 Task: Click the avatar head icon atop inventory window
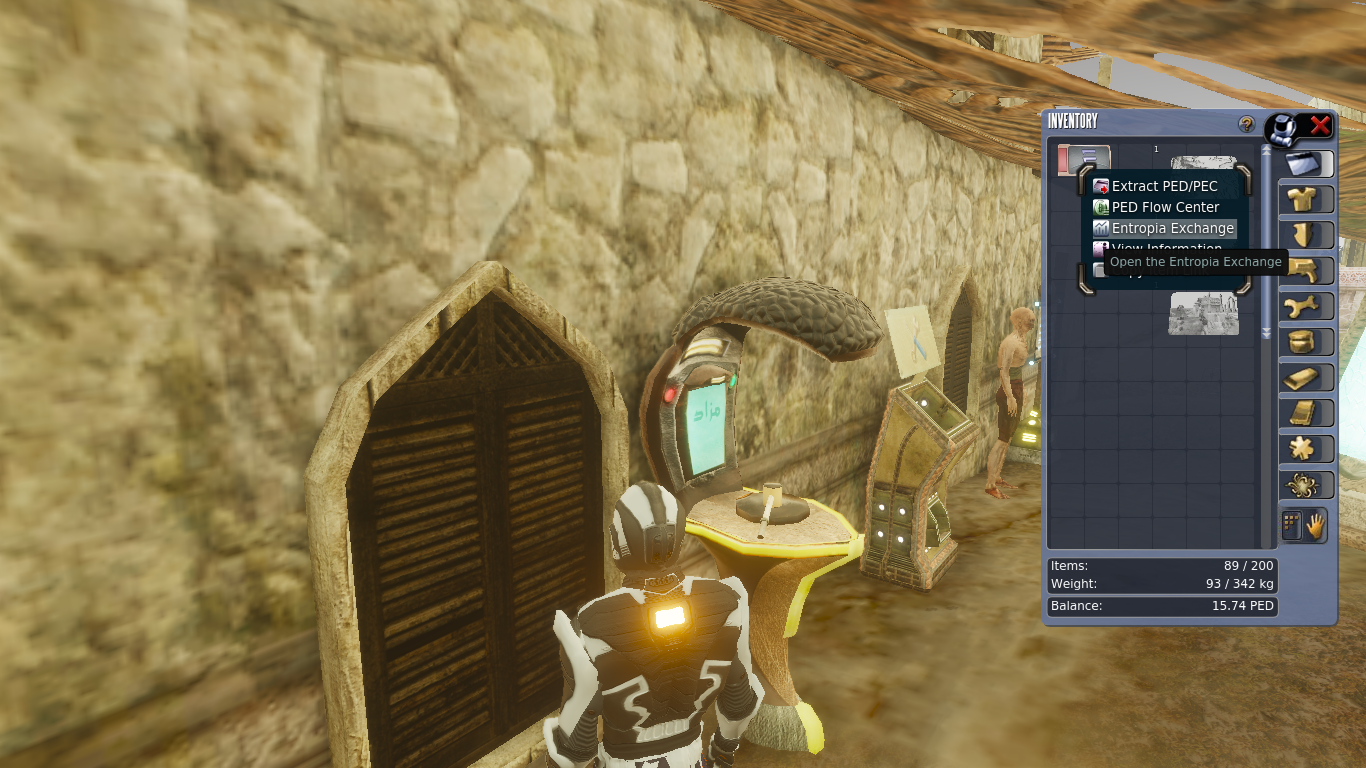point(1283,127)
